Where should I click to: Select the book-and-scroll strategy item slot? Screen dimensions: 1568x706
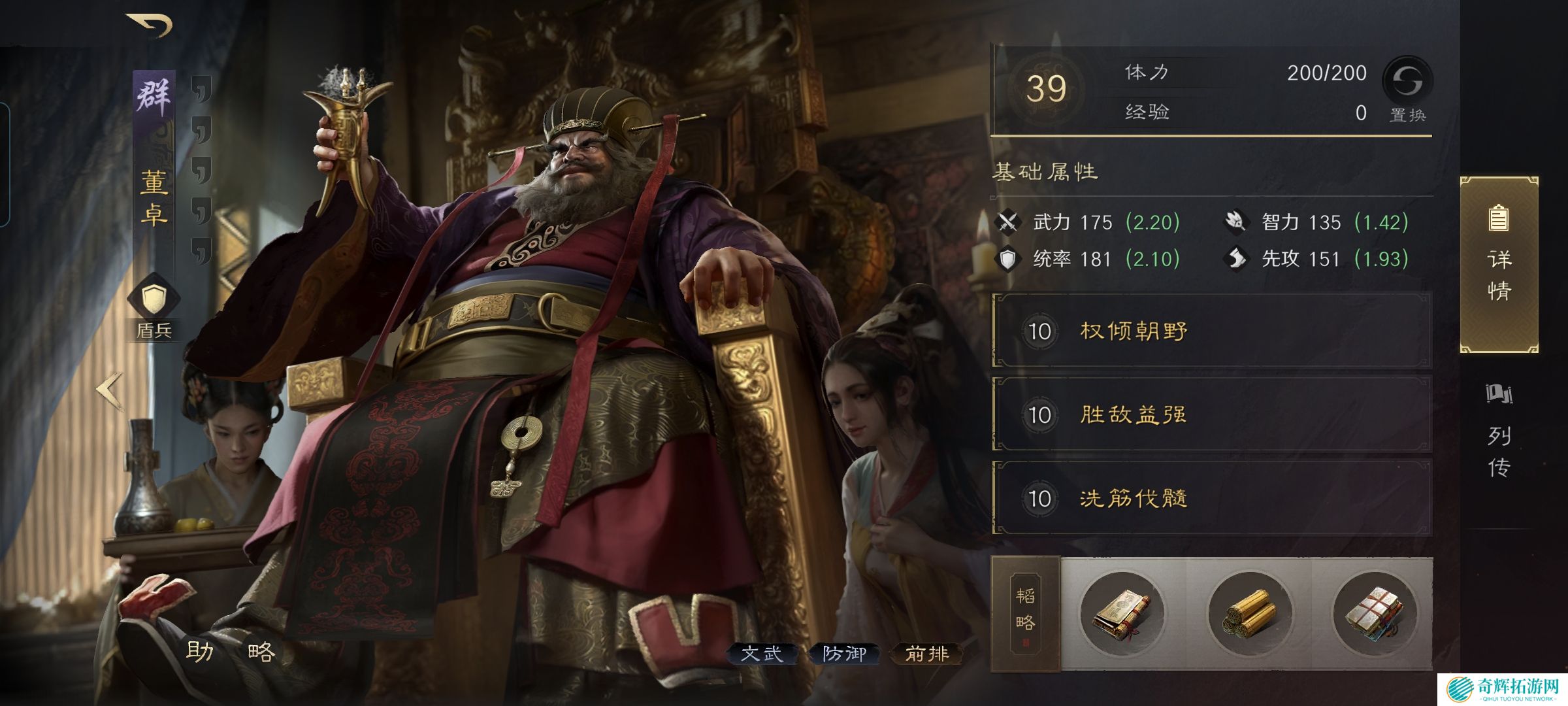pyautogui.click(x=1122, y=614)
